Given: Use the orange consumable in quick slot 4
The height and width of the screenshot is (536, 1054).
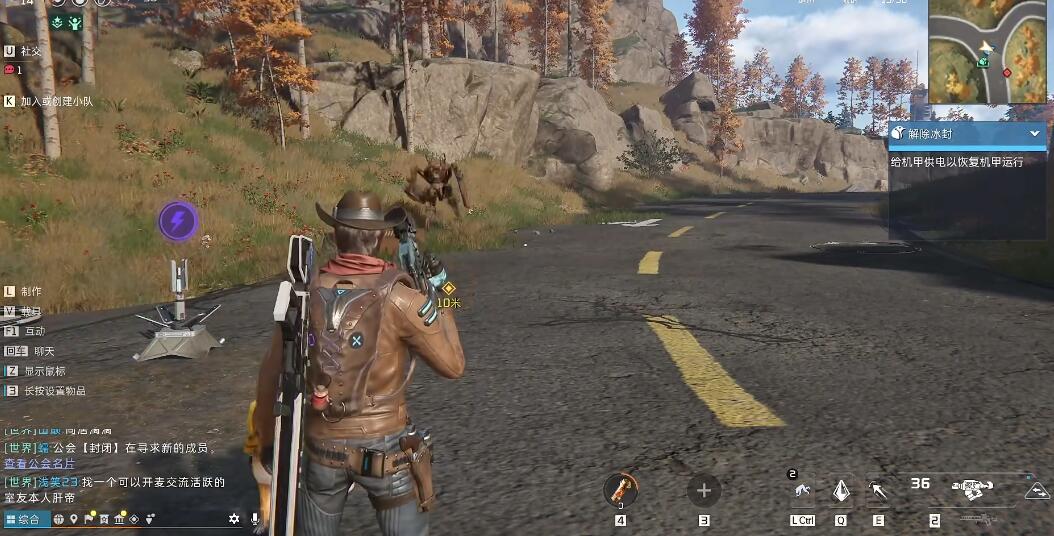Looking at the screenshot, I should 620,490.
